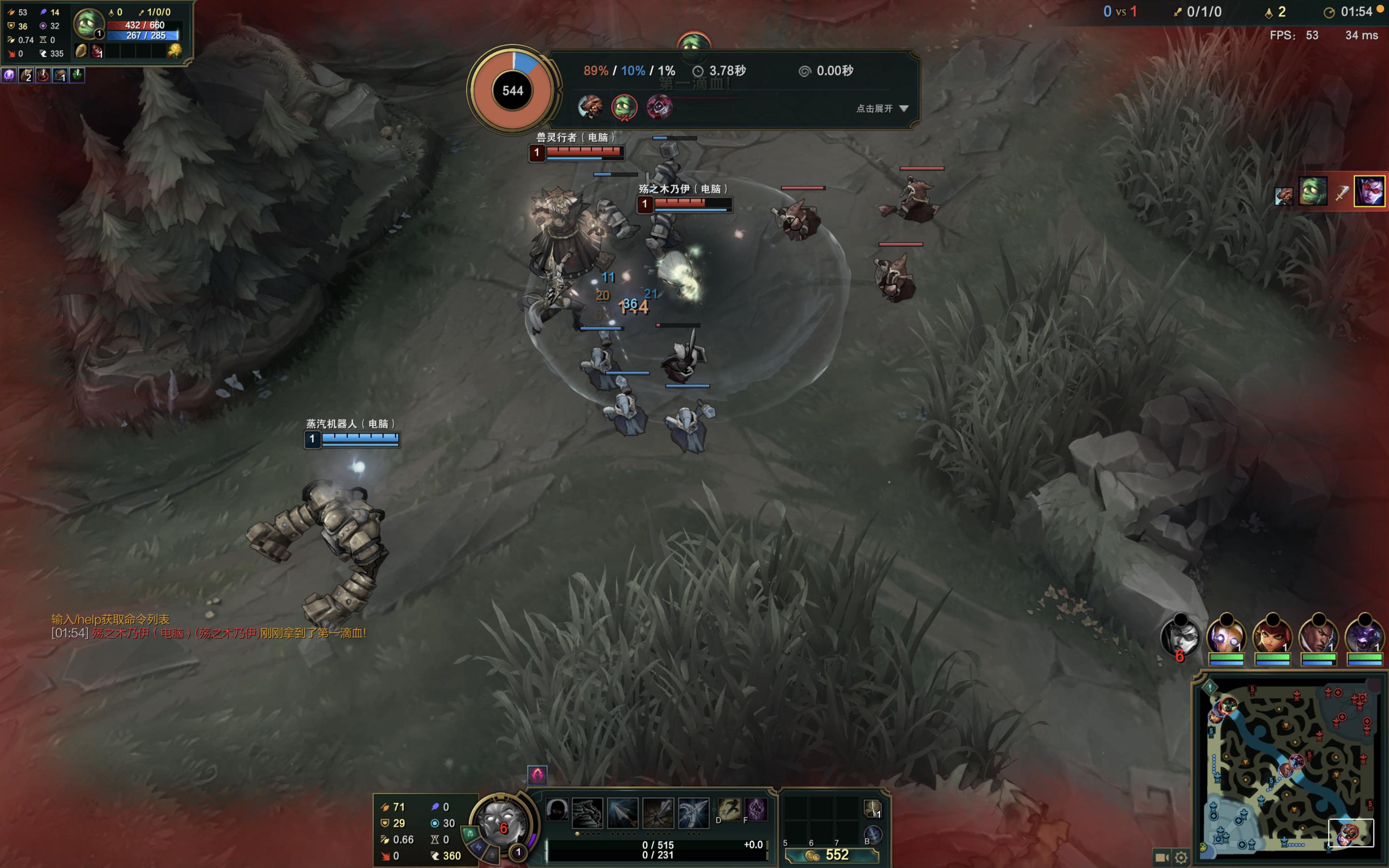Screen dimensions: 1389x868
Task: Select the red-haired ally champion portrait
Action: (x=1272, y=636)
